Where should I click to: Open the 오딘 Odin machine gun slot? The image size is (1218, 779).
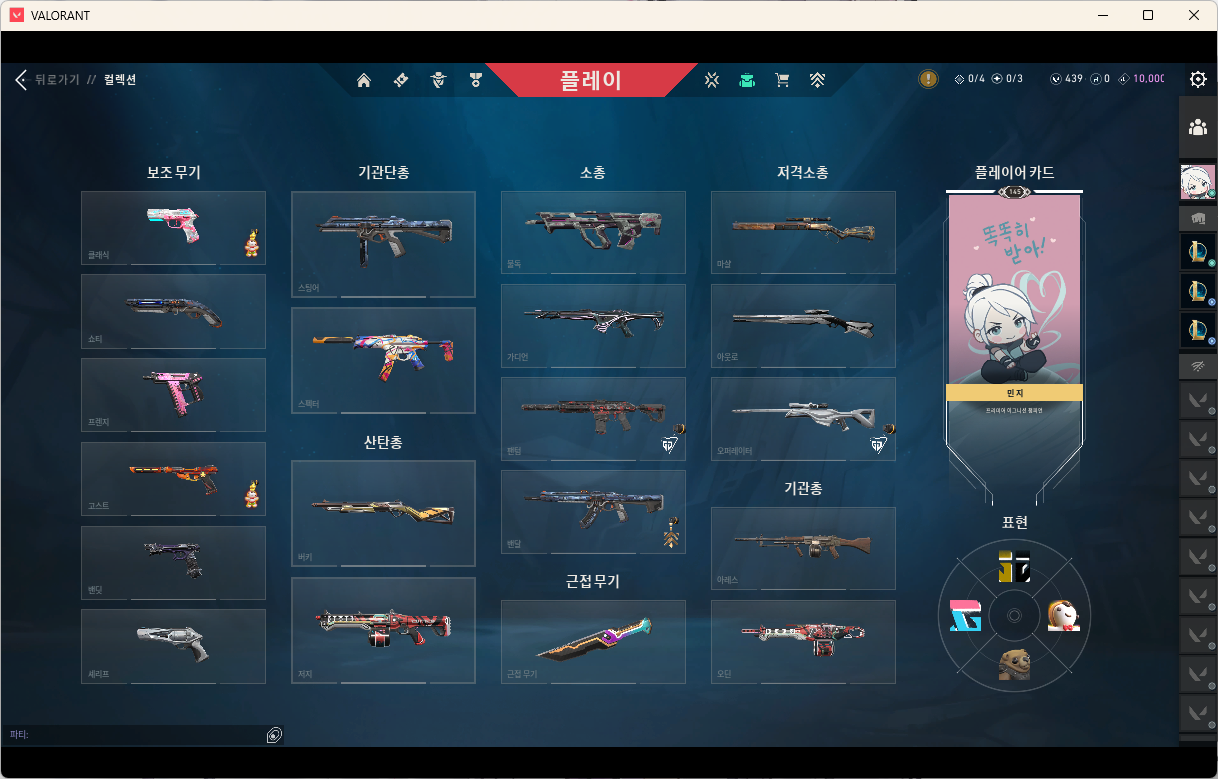[x=803, y=641]
